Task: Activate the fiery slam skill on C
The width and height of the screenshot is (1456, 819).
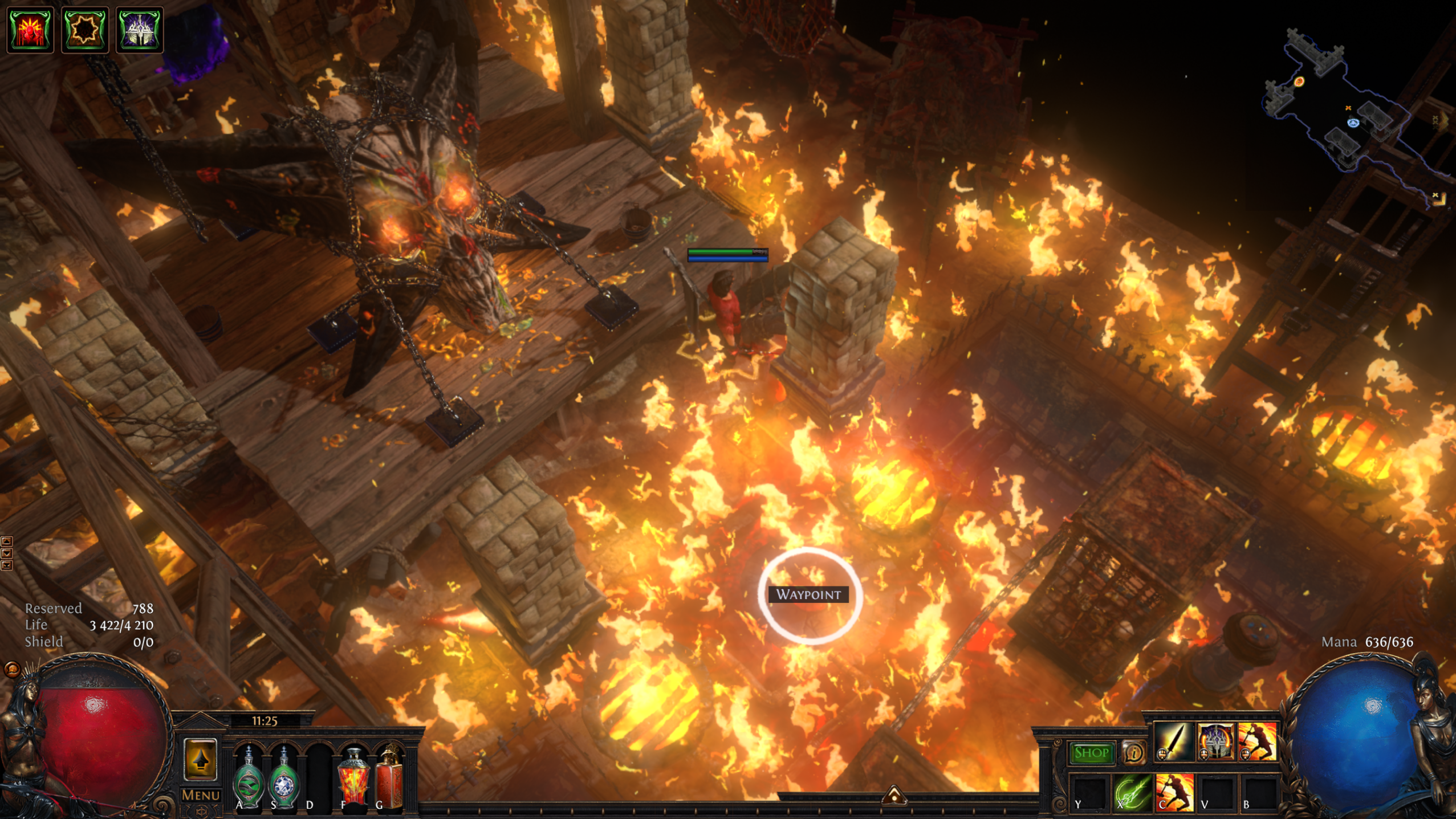Action: [x=1174, y=792]
